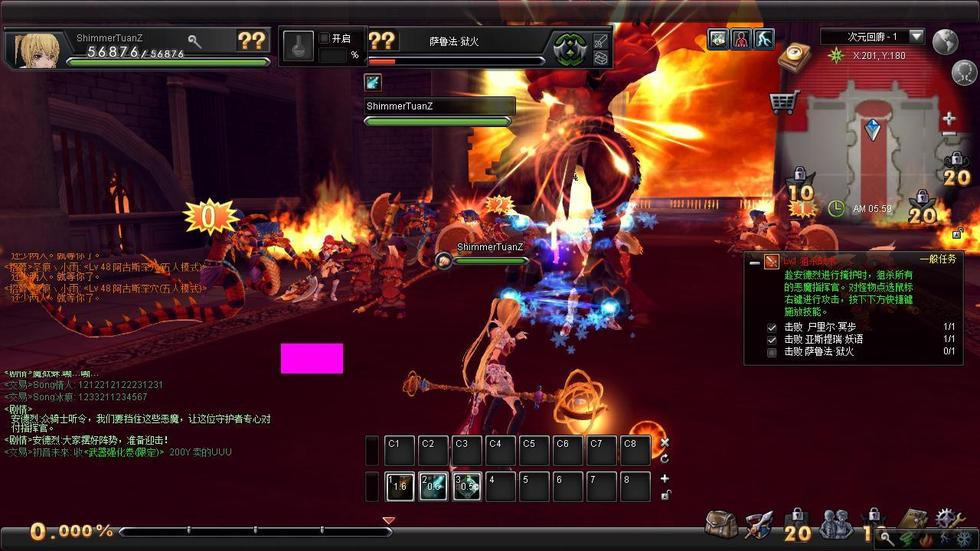Trigger the skill in hotbar slot 3
The width and height of the screenshot is (980, 551).
(467, 486)
